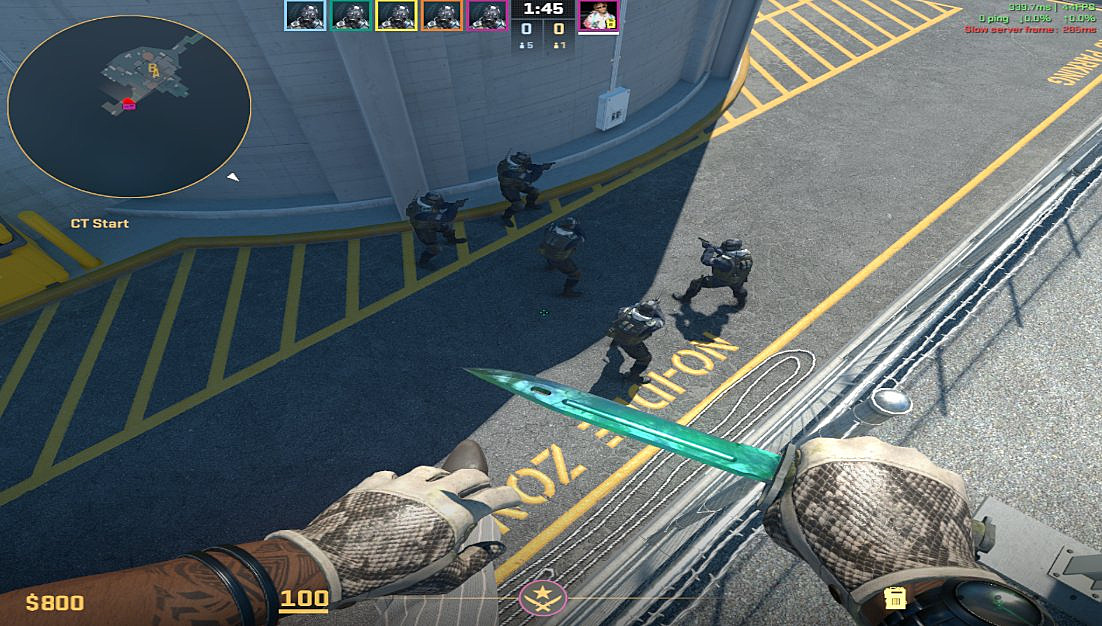This screenshot has height=626, width=1102.
Task: Click the circular radar minimap
Action: coord(128,107)
